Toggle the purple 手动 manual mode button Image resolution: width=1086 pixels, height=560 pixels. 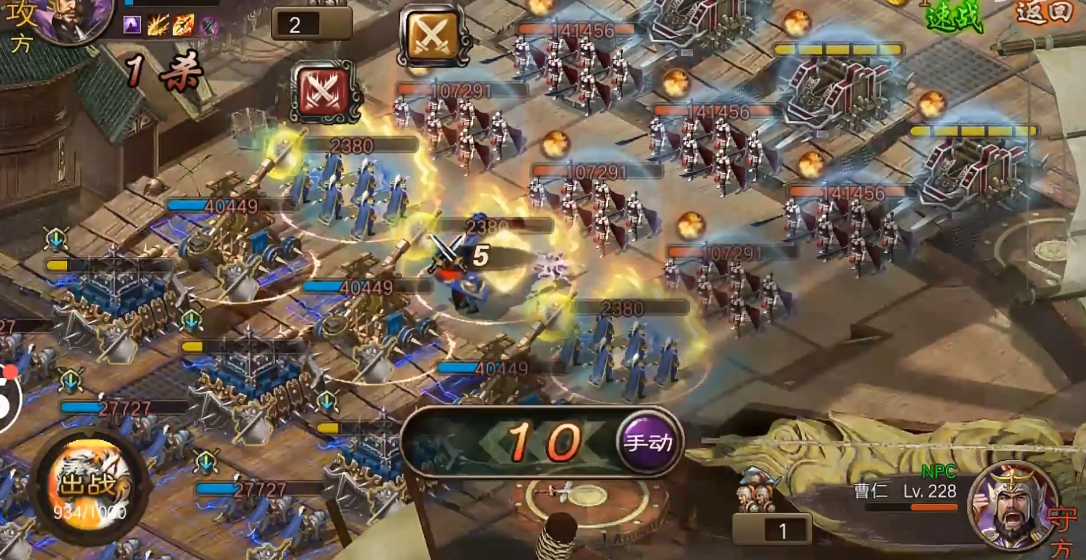[x=649, y=441]
